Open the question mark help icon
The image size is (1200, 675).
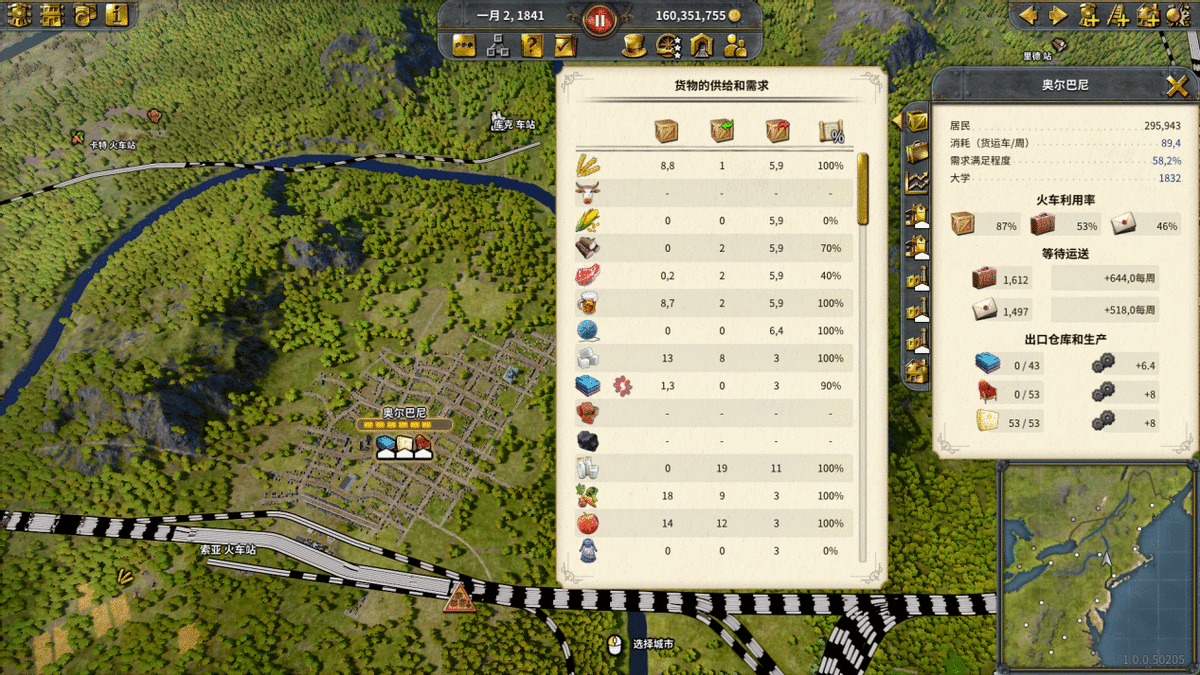532,45
